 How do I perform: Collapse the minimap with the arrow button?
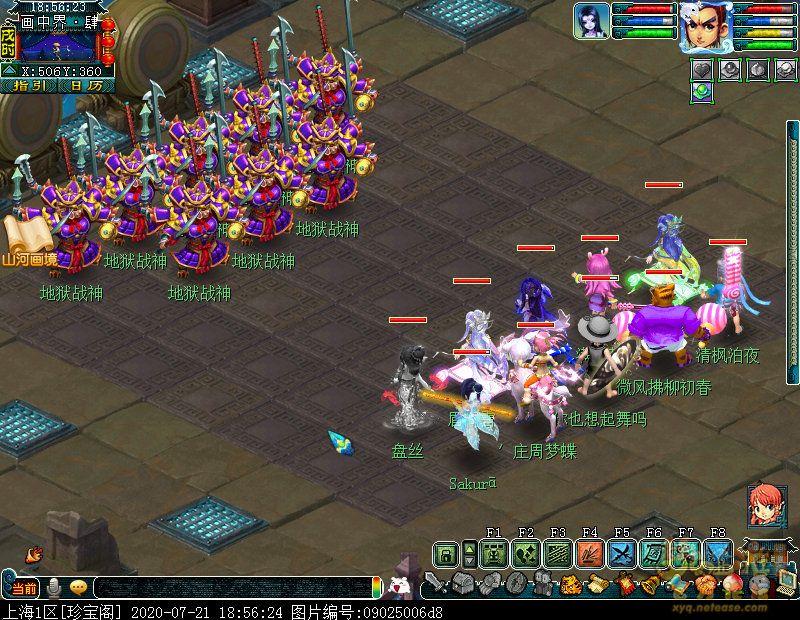pyautogui.click(x=8, y=70)
